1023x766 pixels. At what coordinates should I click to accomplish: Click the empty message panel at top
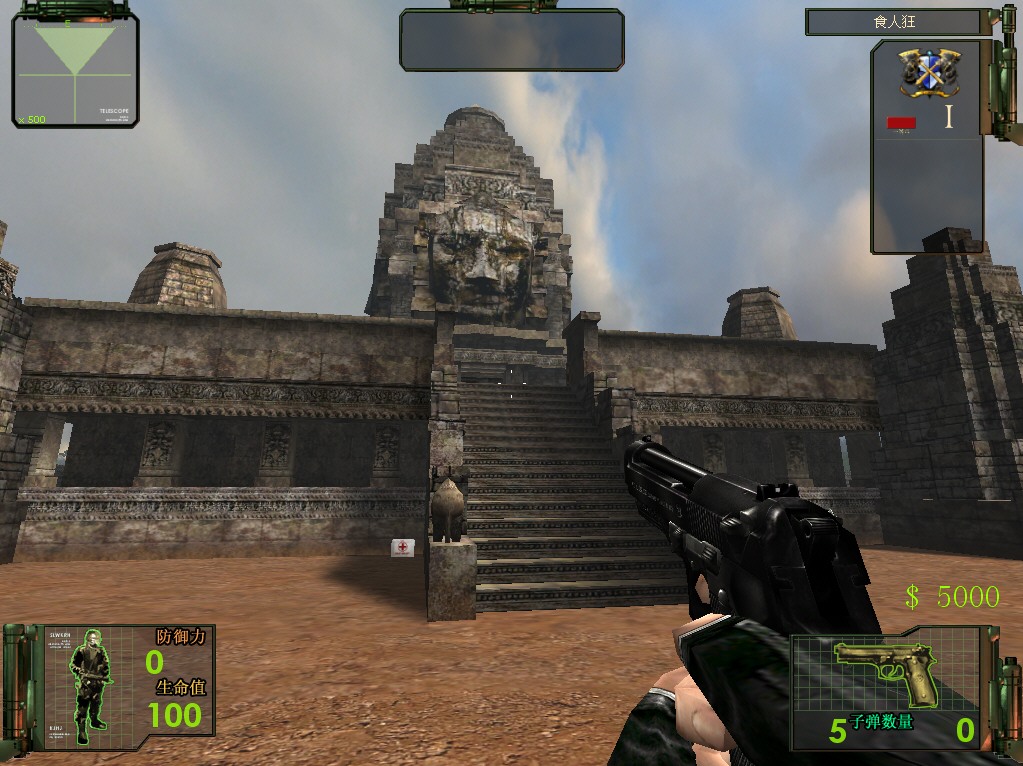click(x=511, y=40)
